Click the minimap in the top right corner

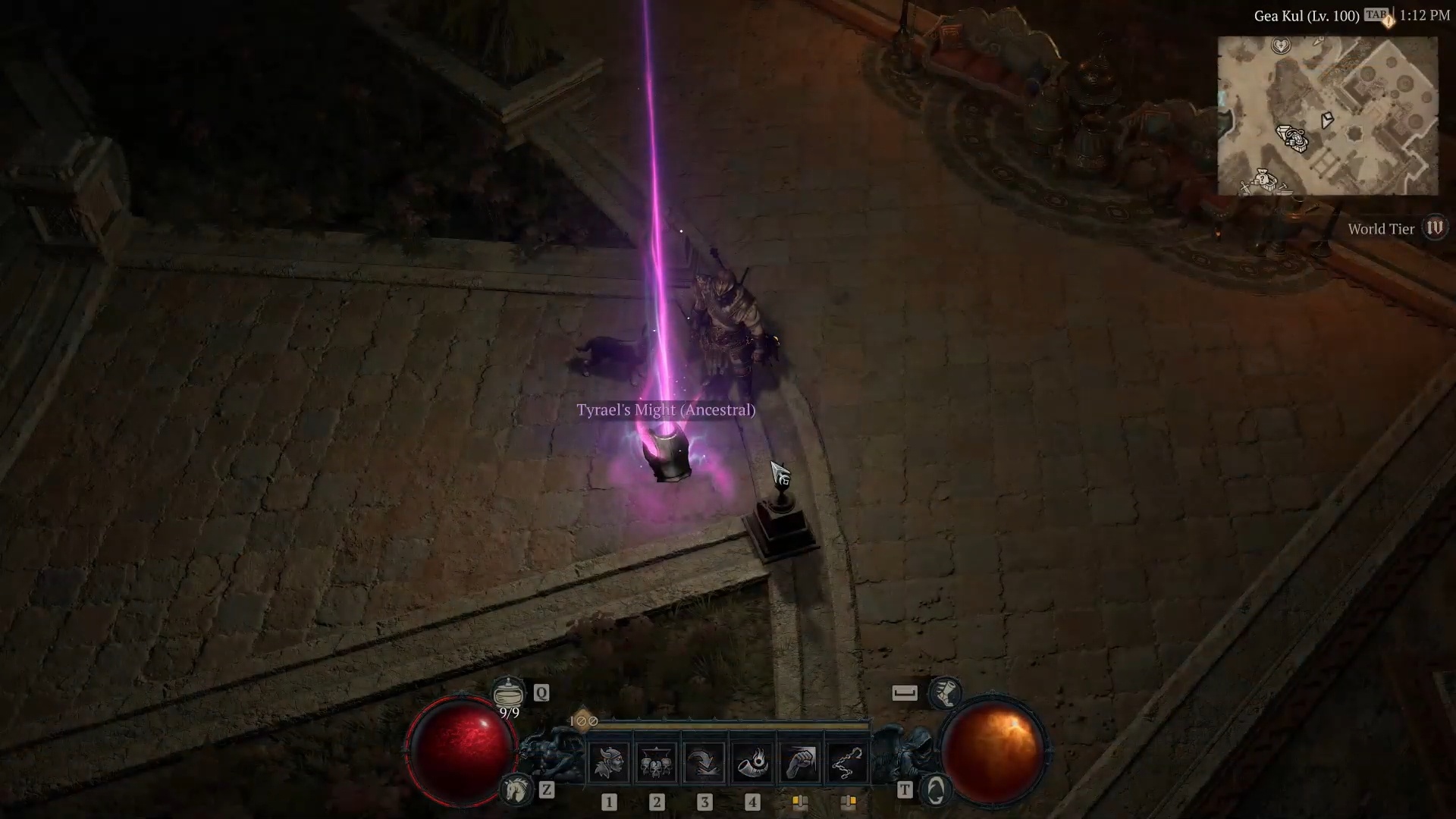point(1331,114)
